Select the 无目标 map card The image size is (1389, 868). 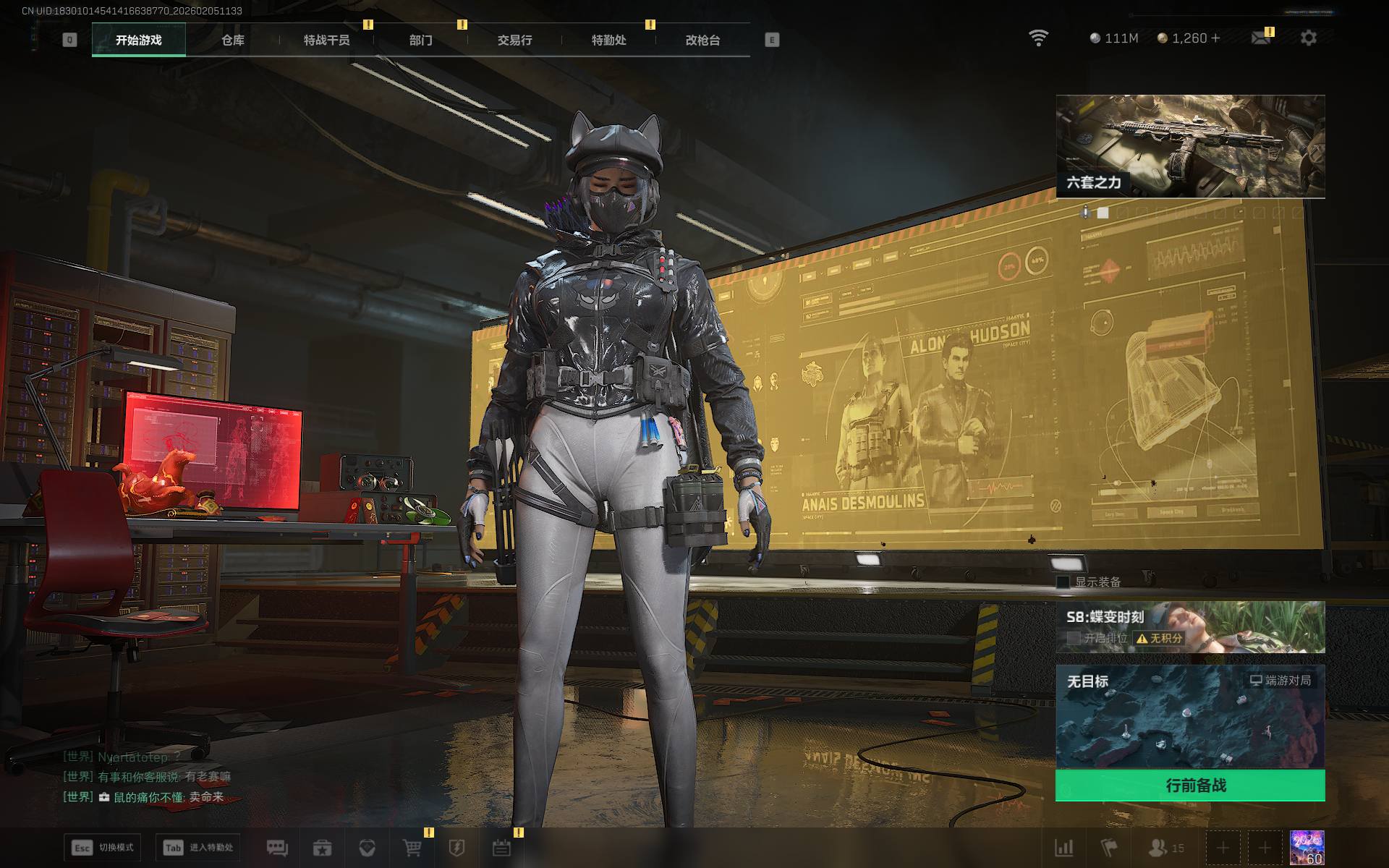click(x=1190, y=716)
